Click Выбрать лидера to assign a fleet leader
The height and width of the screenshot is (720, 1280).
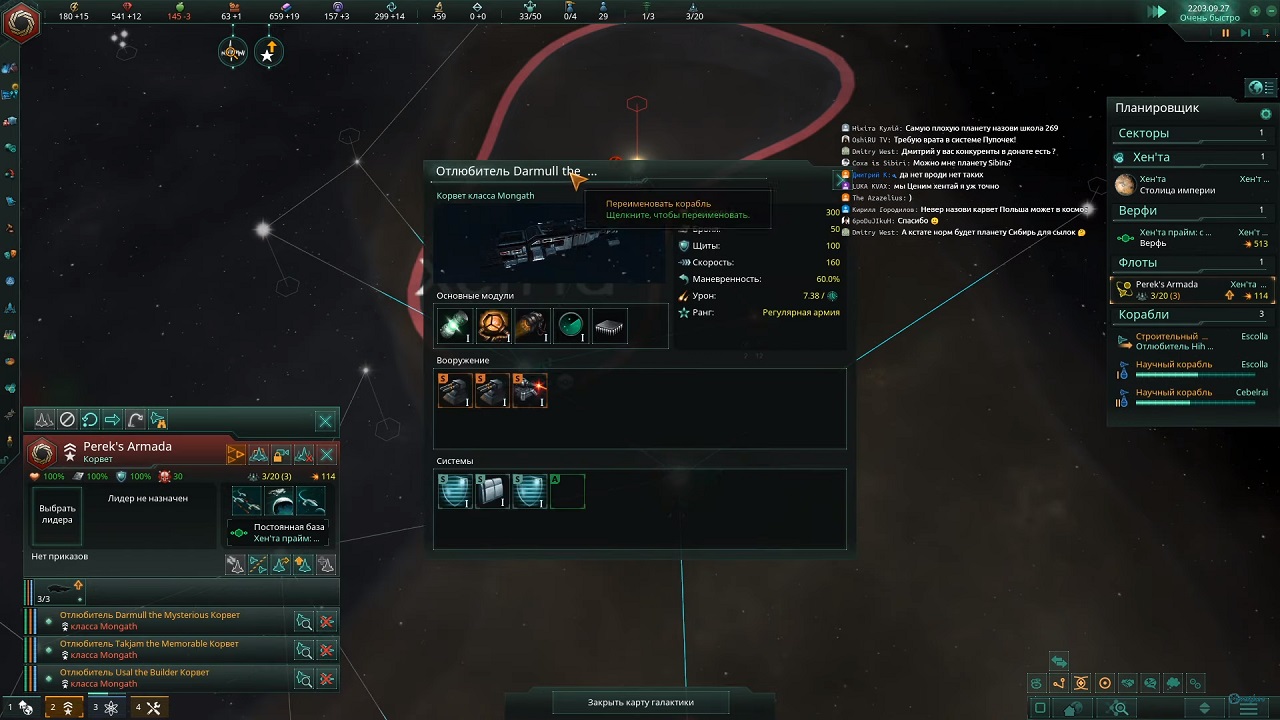[57, 515]
